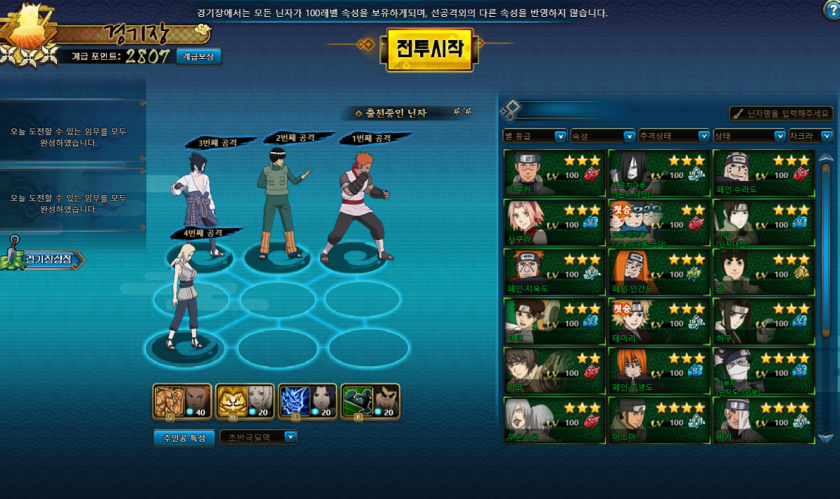Open the 차크라 chakra filter dropdown
Screen dimensions: 840x499
(809, 136)
